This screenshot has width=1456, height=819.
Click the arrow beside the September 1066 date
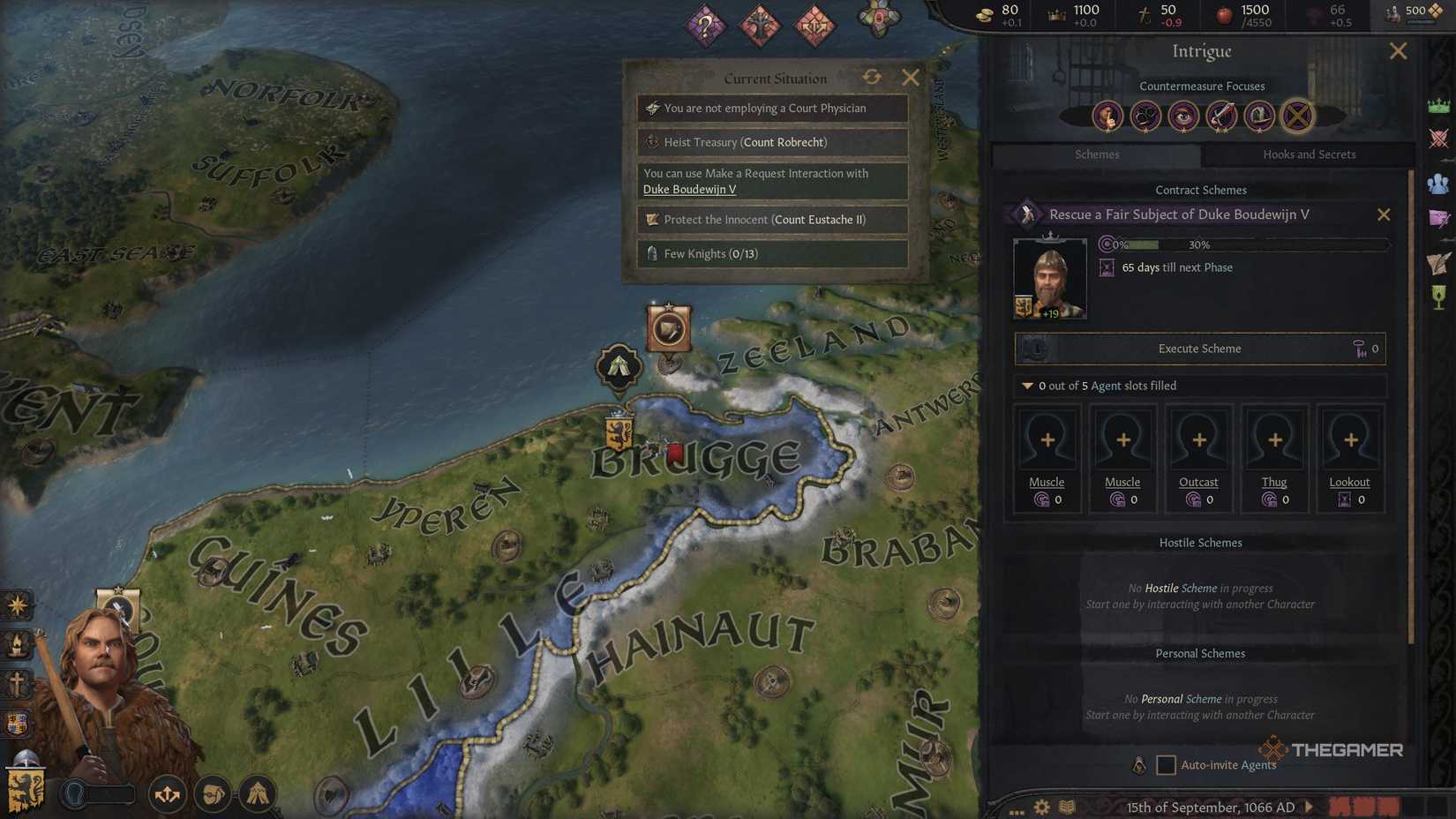(x=1306, y=807)
